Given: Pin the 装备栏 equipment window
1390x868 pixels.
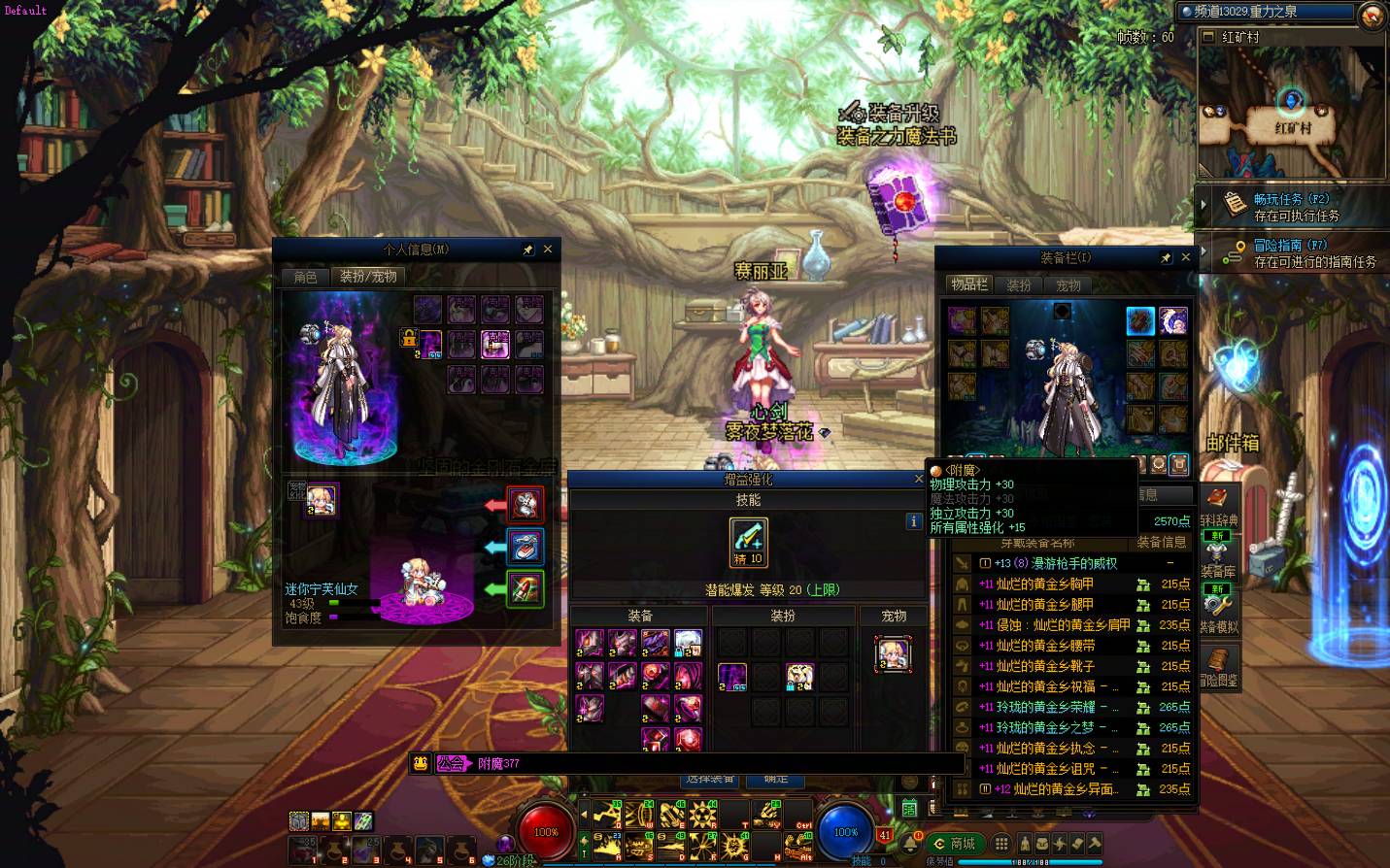Looking at the screenshot, I should pyautogui.click(x=1166, y=257).
